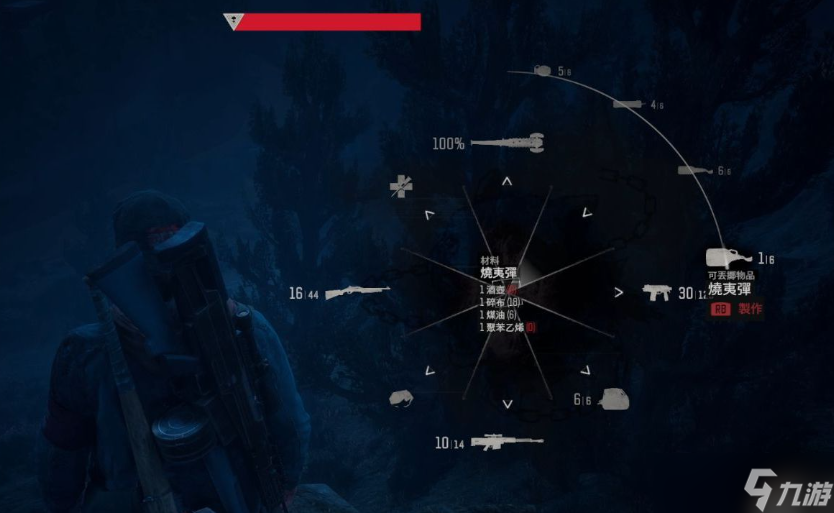The width and height of the screenshot is (834, 513).
Task: Choose the medical cross healing slot
Action: click(402, 185)
